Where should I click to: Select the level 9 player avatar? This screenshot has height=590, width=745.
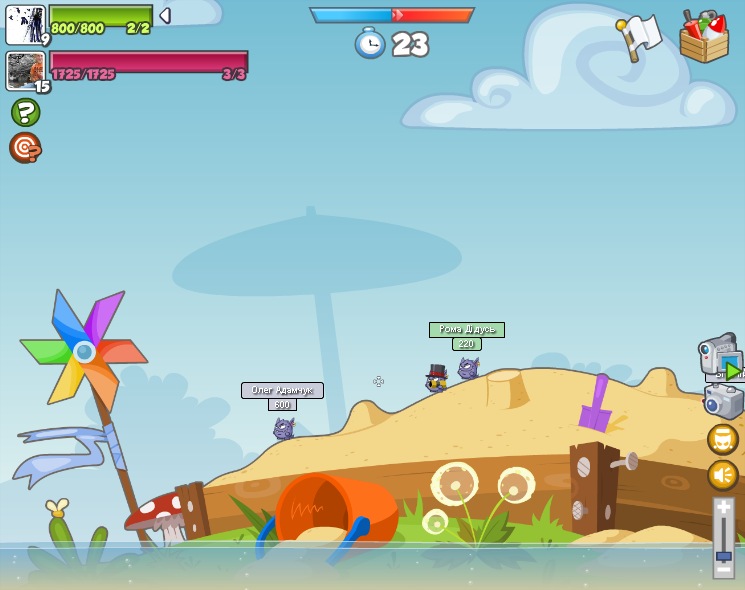coord(25,25)
